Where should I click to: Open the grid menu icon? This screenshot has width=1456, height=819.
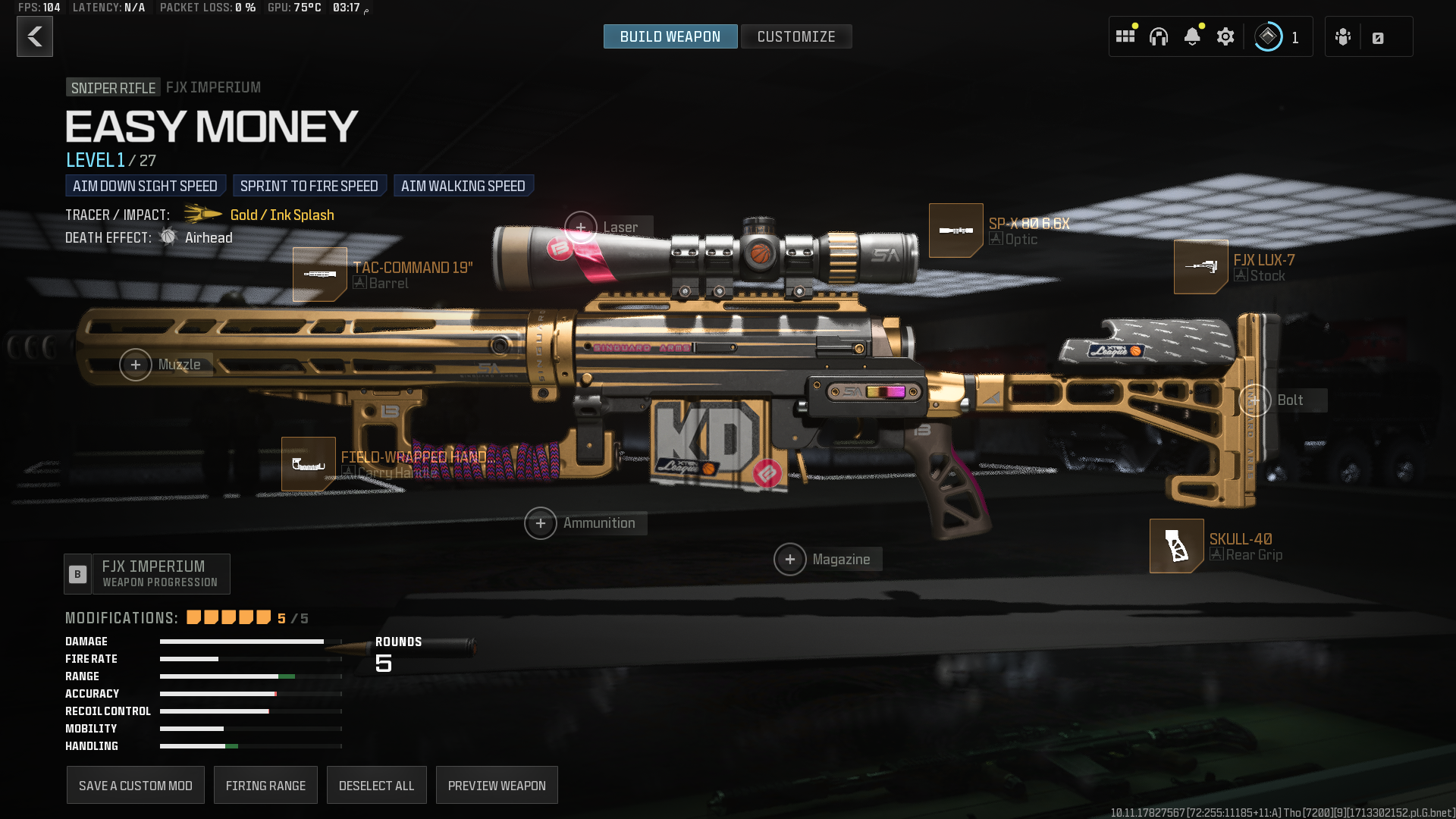[1125, 36]
